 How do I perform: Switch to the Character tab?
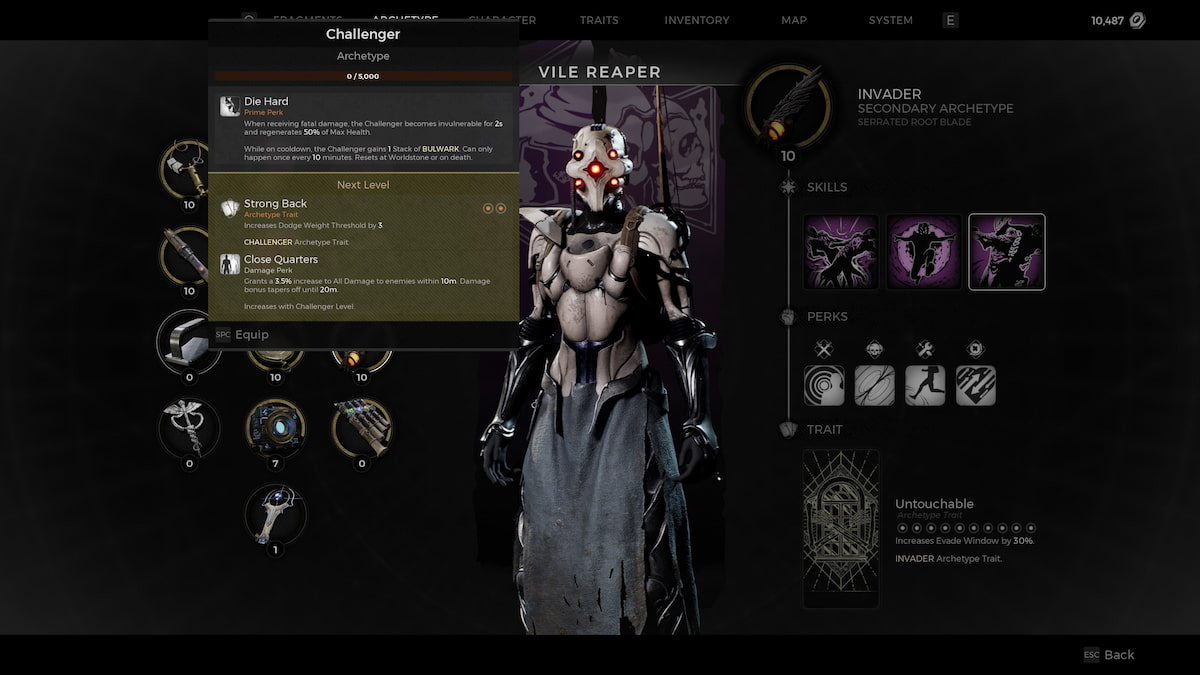(x=501, y=20)
